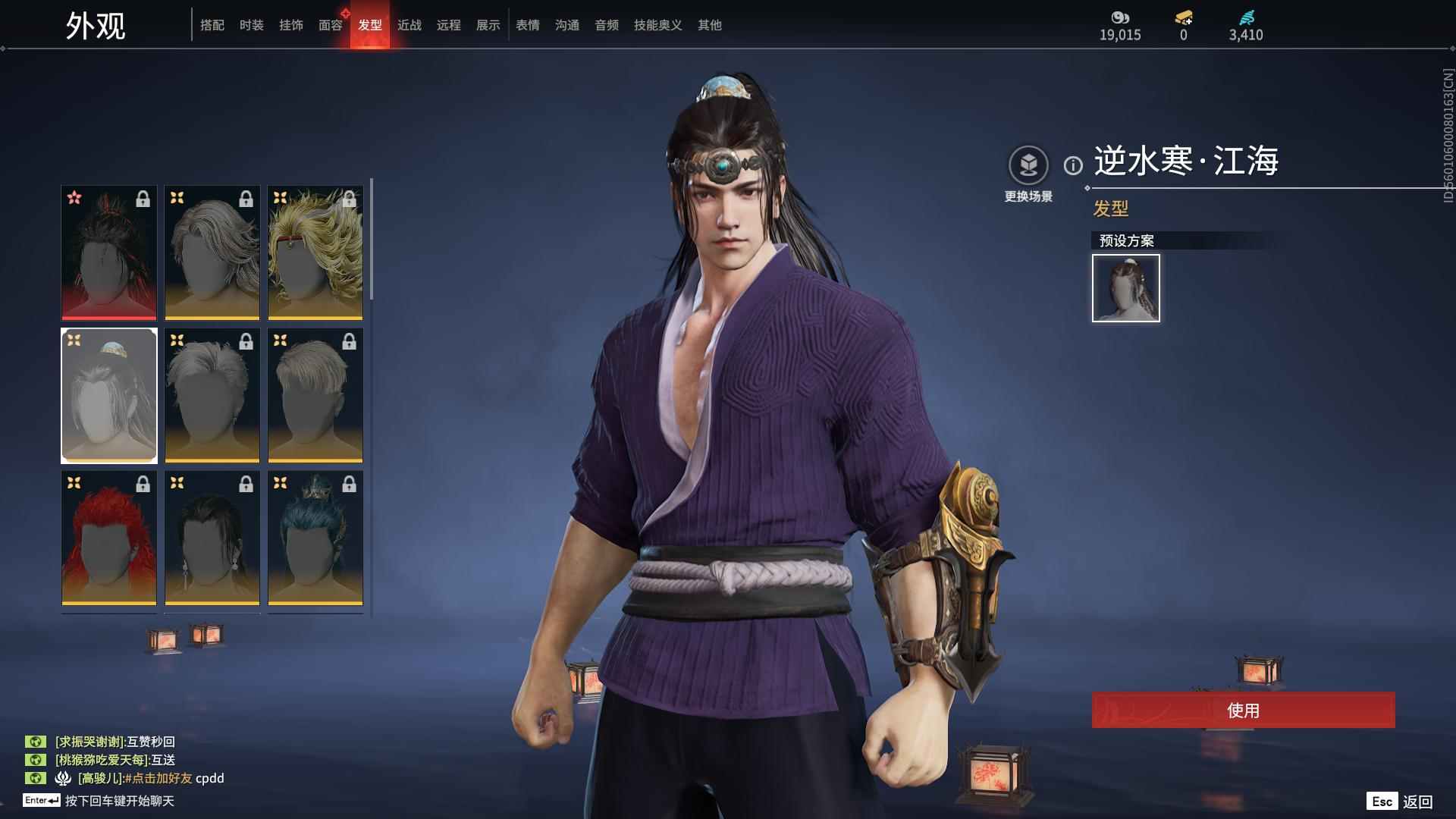Select the 预设方案 preset thumbnail

tap(1125, 288)
